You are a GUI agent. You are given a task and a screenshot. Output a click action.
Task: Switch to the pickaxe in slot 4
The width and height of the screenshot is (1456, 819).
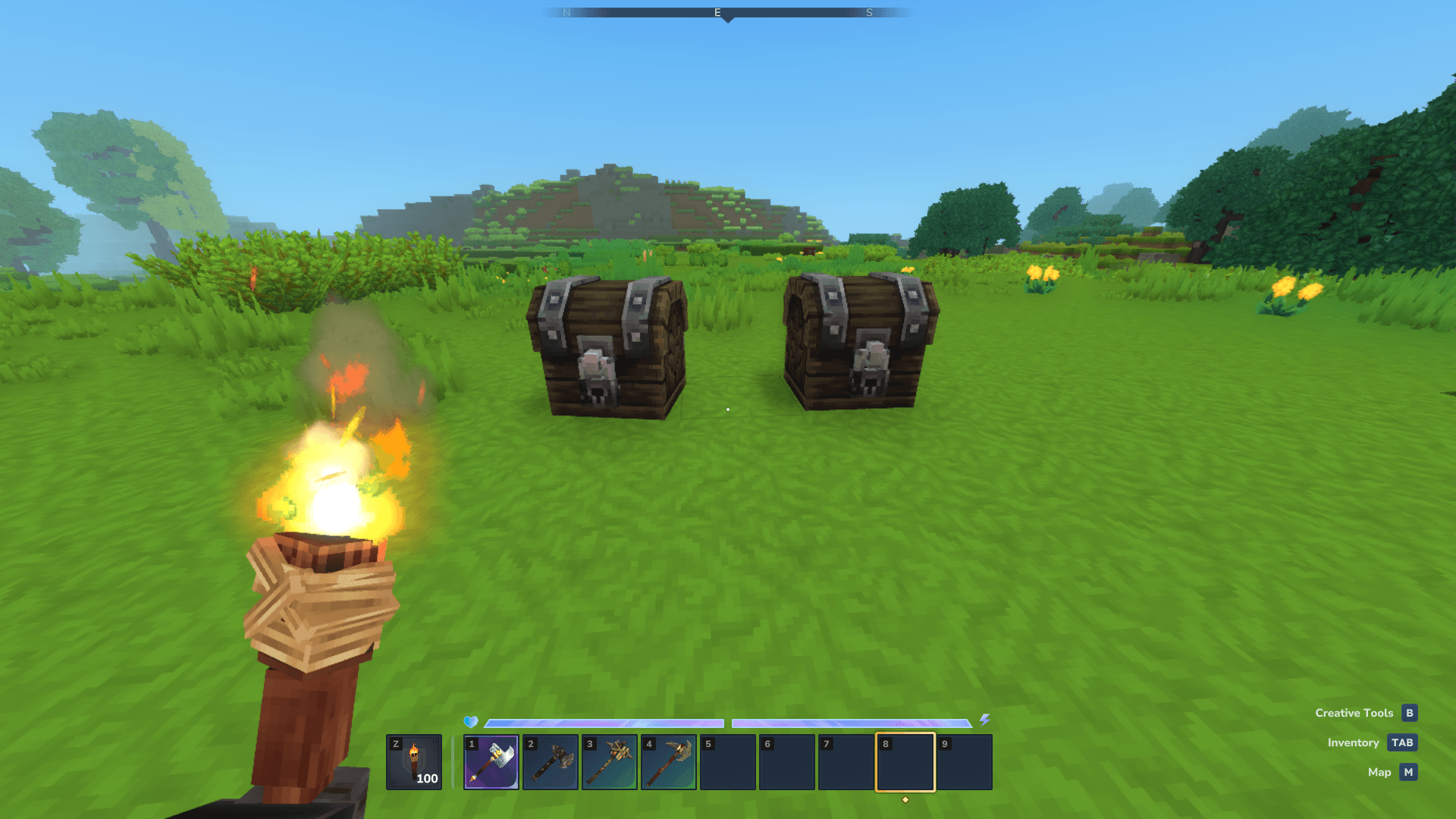click(x=669, y=762)
